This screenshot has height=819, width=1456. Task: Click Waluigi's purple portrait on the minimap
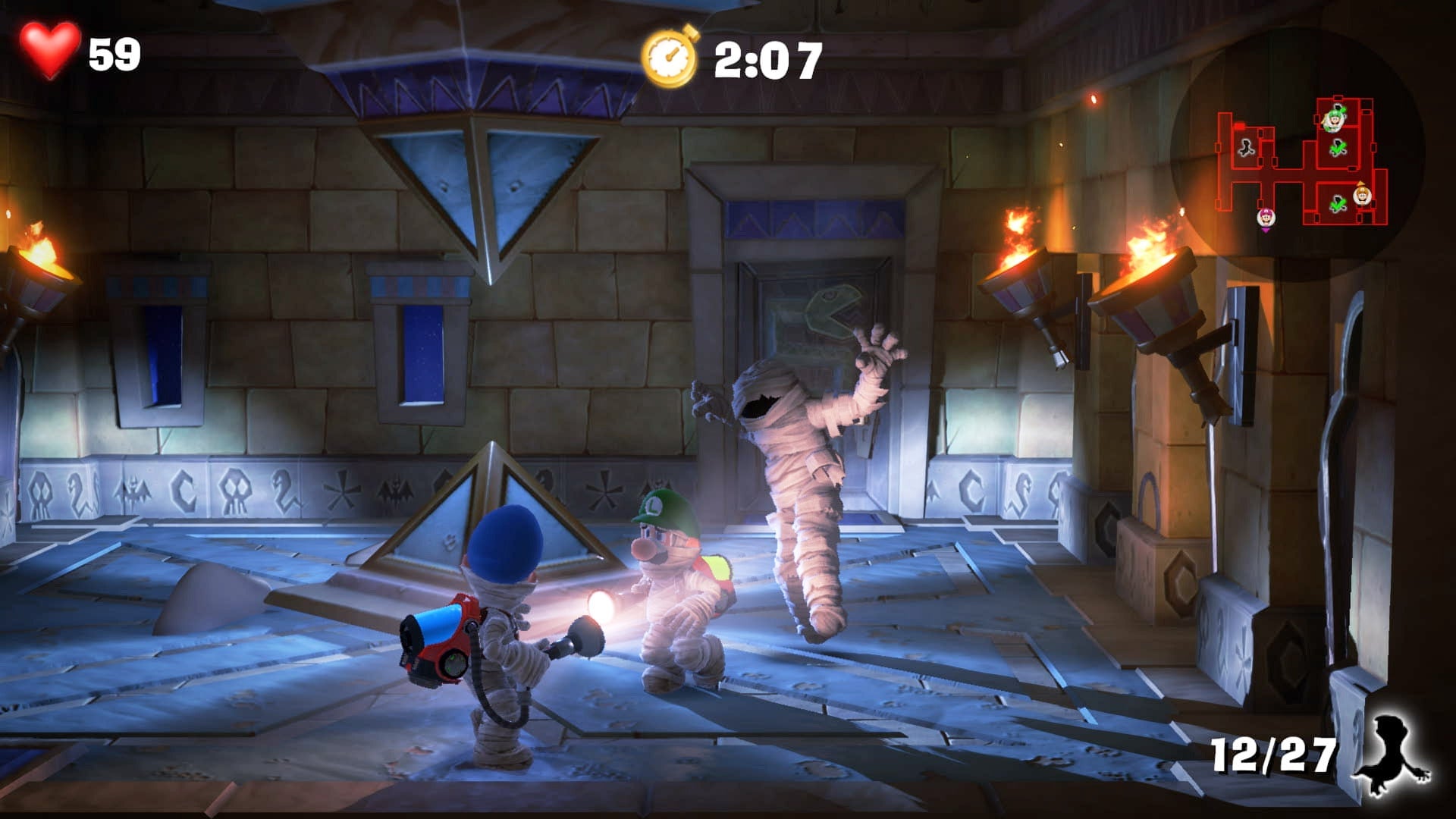click(x=1266, y=219)
